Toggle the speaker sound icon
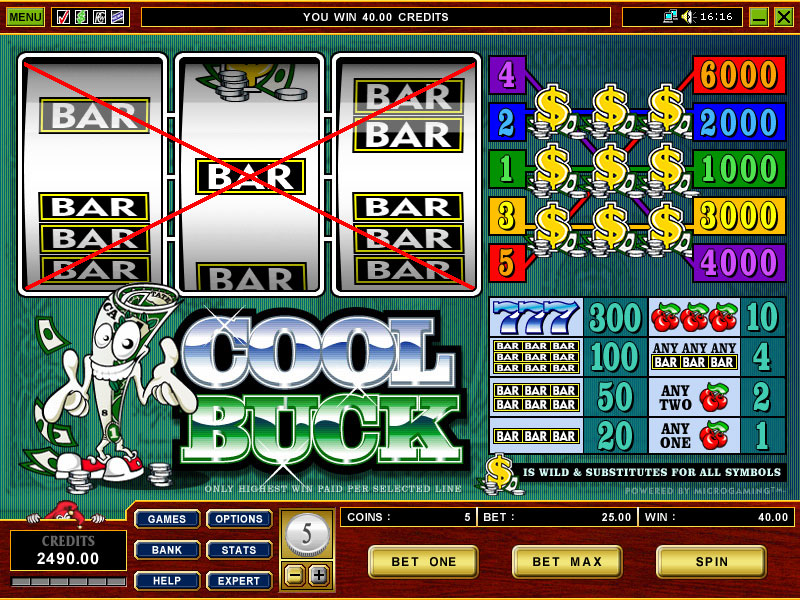Image resolution: width=800 pixels, height=600 pixels. 688,17
